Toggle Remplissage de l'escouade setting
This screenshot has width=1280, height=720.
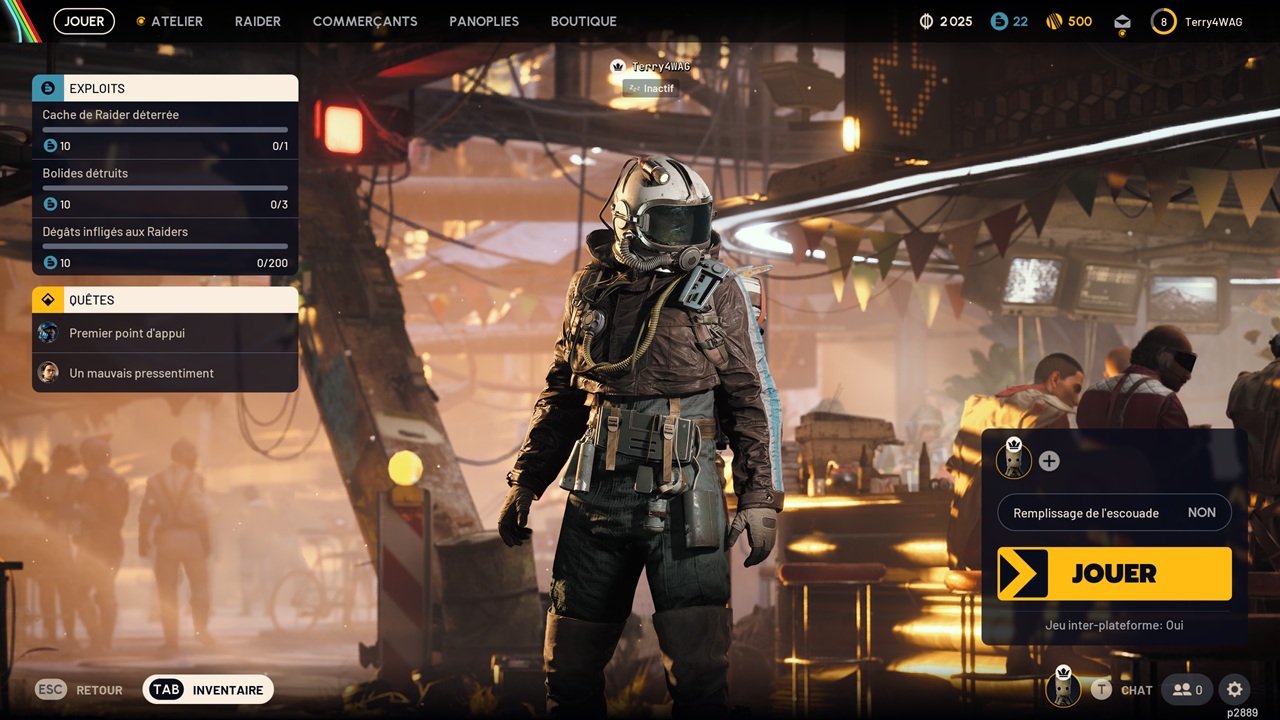(1114, 513)
